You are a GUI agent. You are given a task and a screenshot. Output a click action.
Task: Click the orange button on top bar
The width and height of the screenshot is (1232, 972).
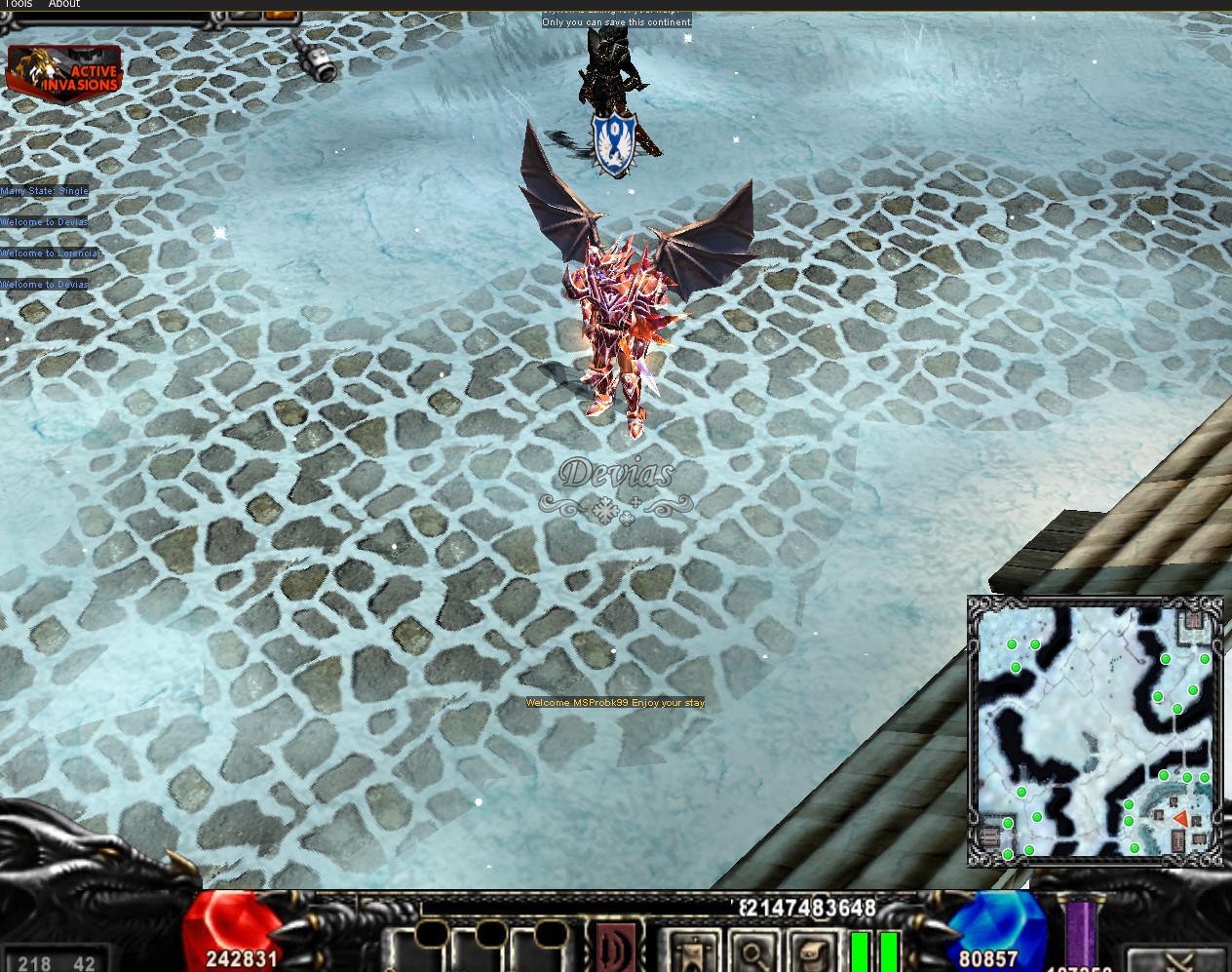click(280, 15)
